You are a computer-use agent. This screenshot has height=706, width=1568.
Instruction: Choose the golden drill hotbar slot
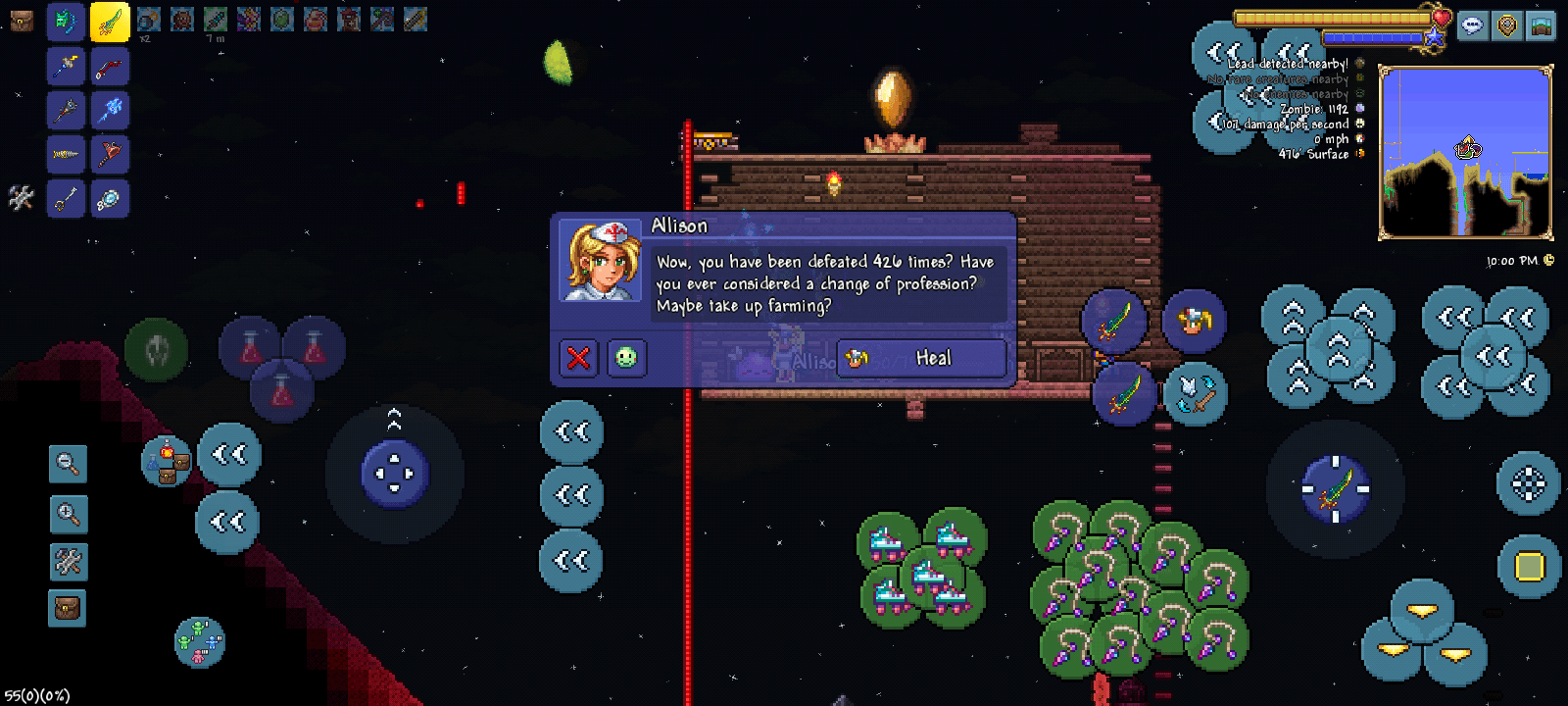[66, 154]
